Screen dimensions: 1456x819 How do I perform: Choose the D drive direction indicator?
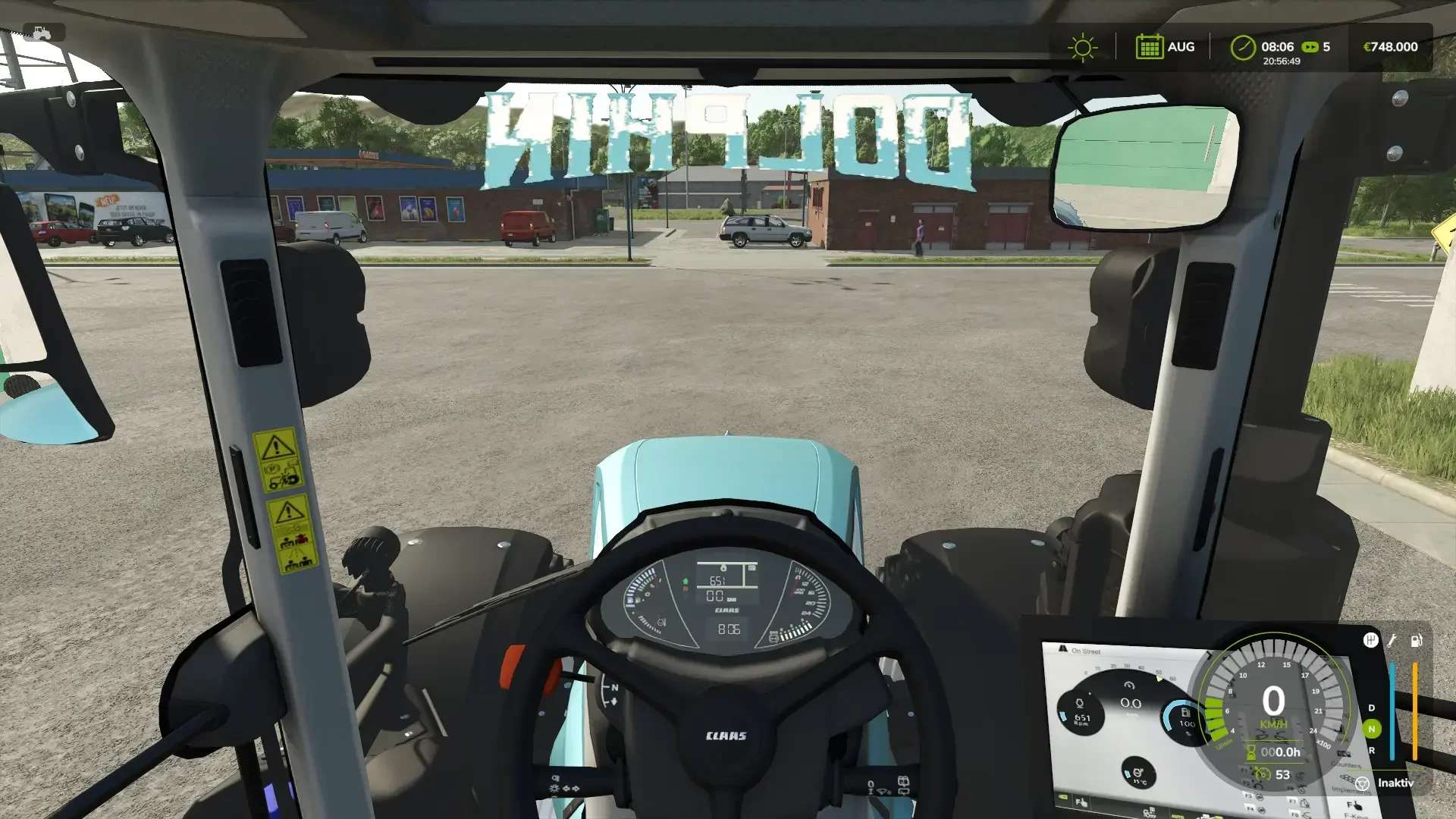coord(1371,708)
